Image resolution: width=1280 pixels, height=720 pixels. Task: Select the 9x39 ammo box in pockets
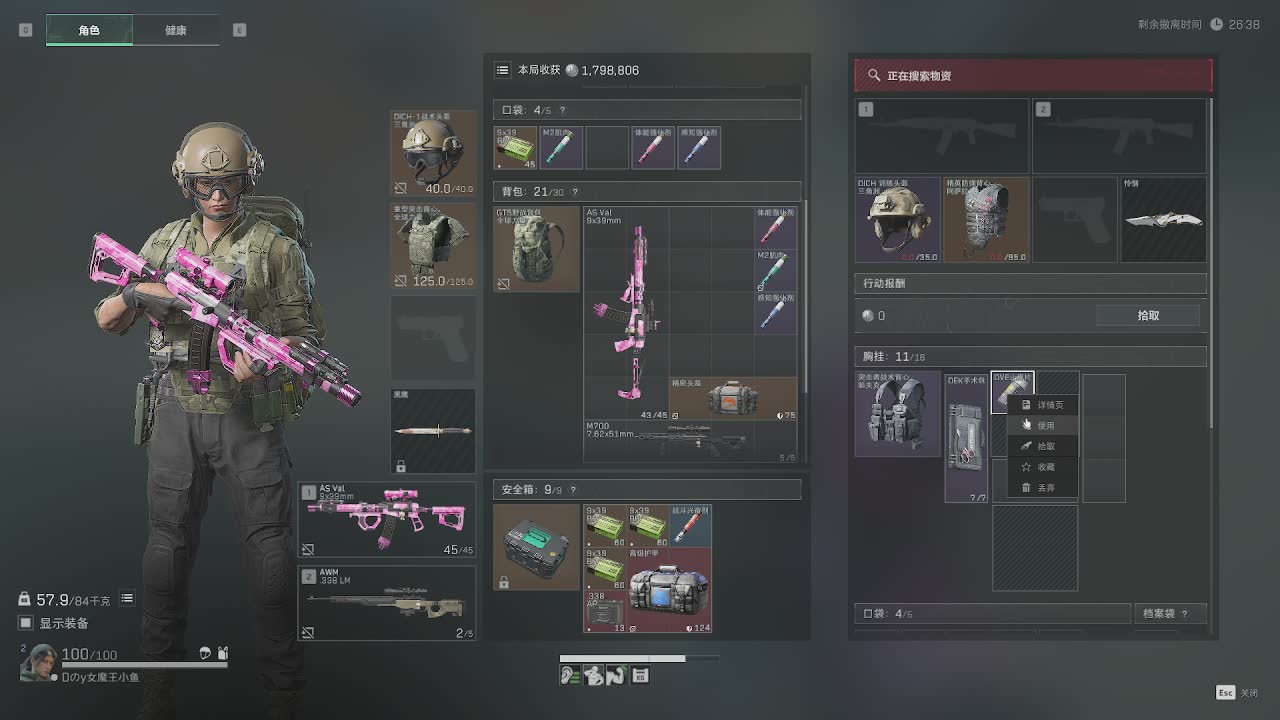pos(516,148)
